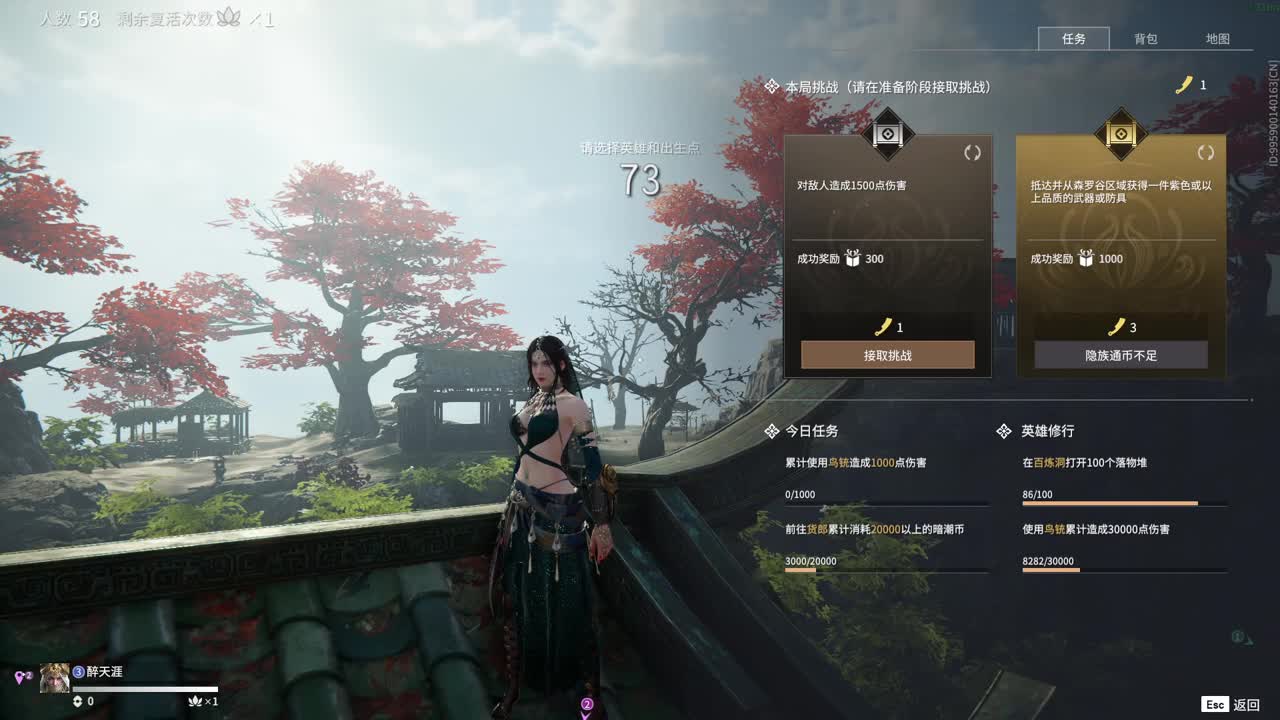The width and height of the screenshot is (1280, 720).
Task: Click the 接取挑战 button to accept the challenge
Action: 886,355
